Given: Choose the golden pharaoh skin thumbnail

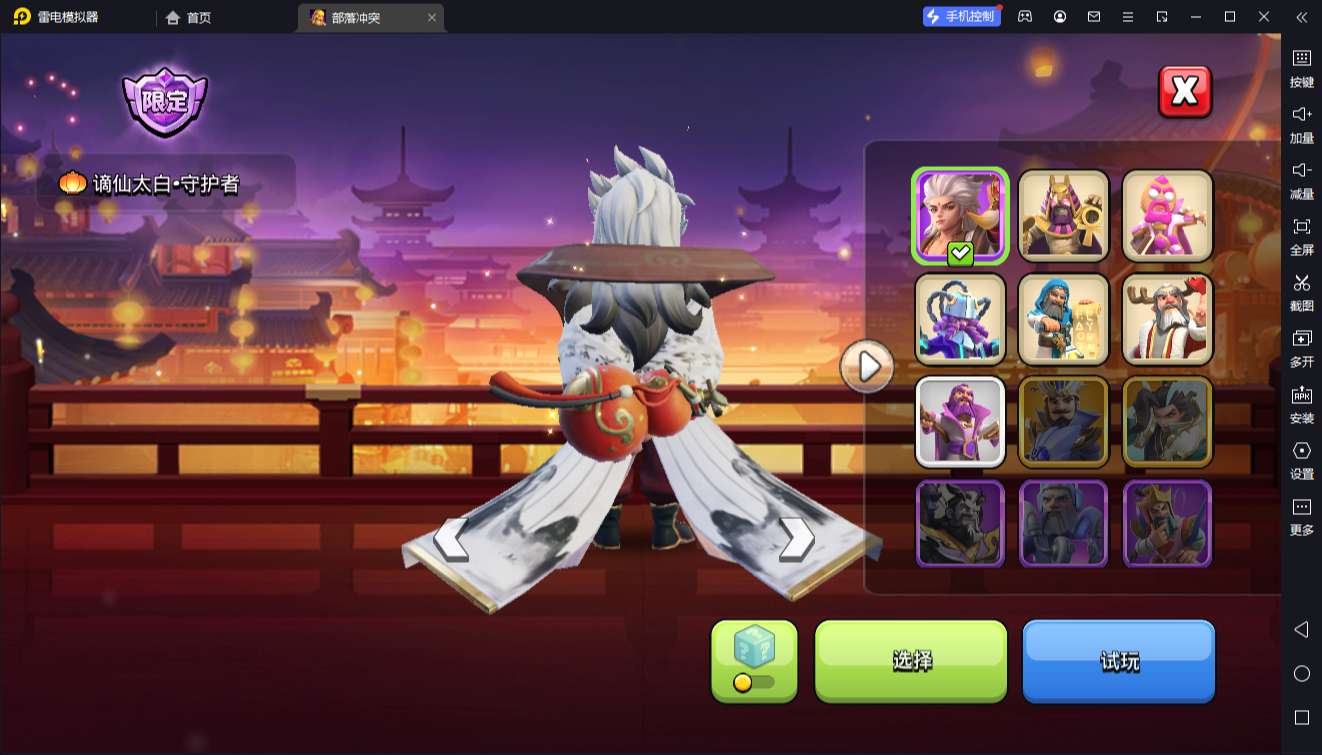Looking at the screenshot, I should (1064, 216).
